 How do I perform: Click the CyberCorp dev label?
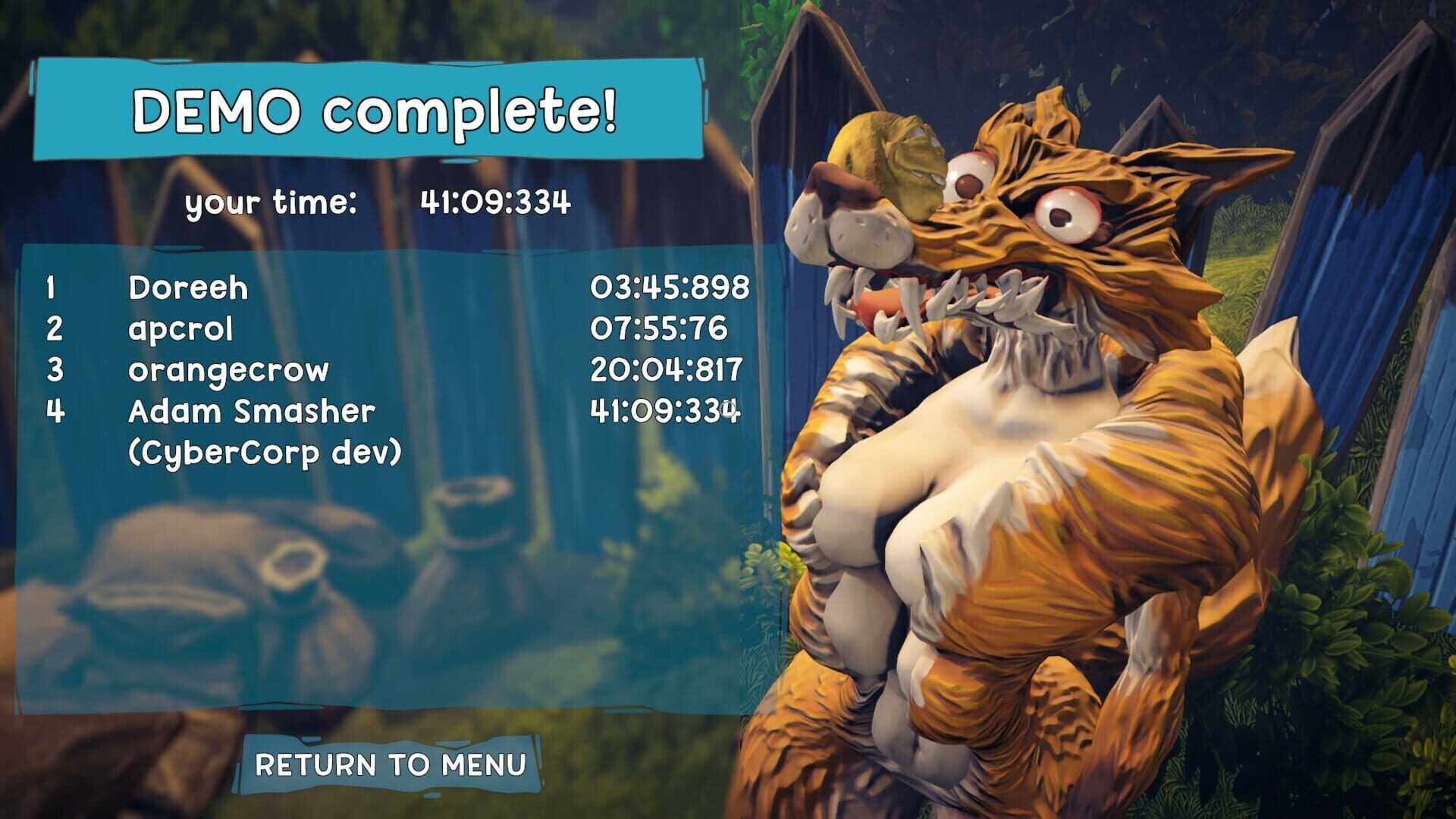tap(265, 450)
